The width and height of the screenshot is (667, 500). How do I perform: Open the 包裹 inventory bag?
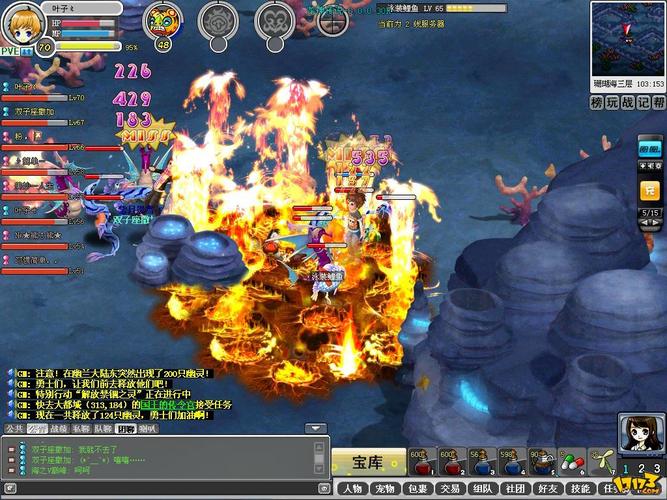(419, 489)
